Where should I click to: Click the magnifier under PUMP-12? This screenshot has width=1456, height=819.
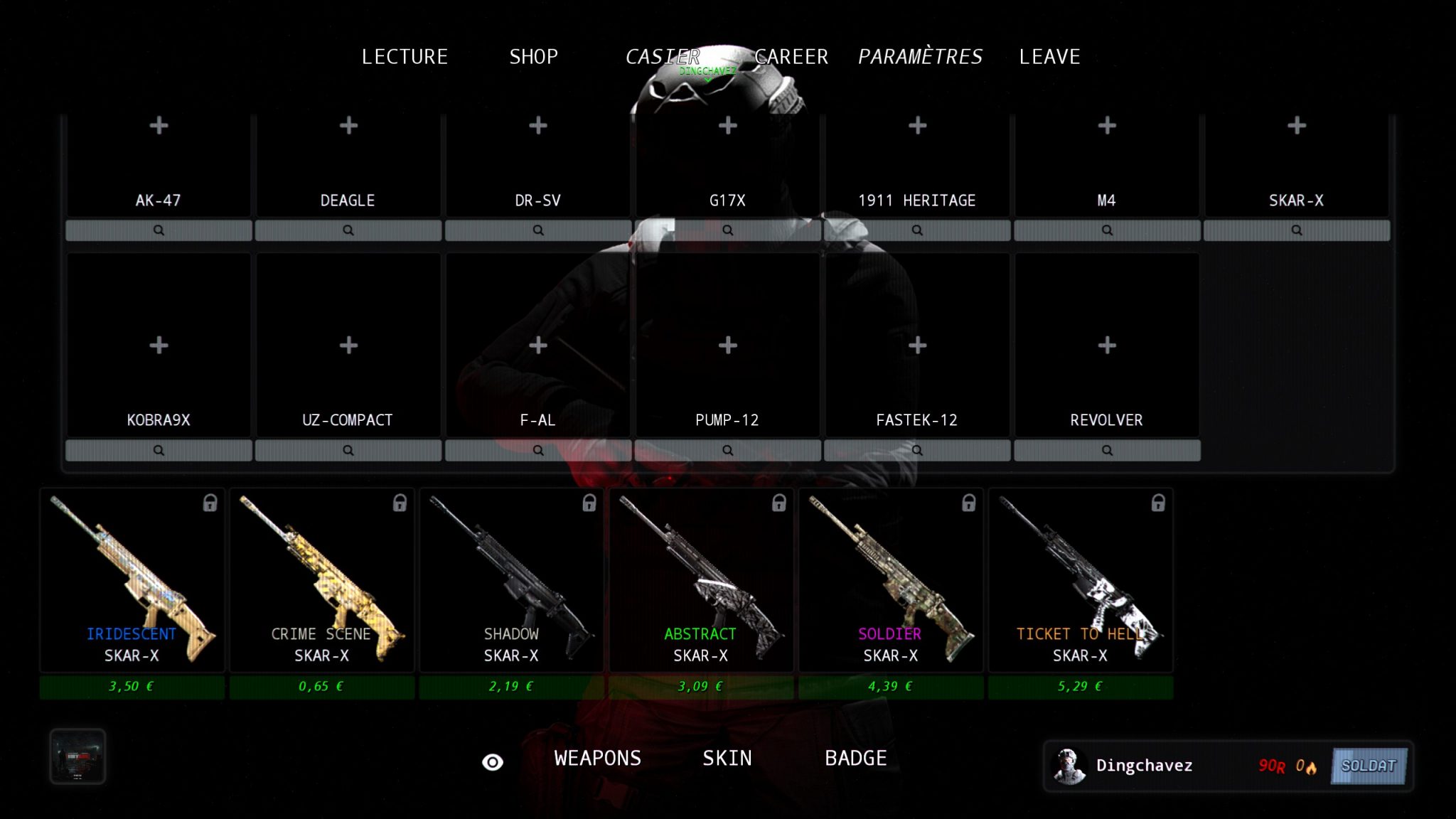[x=727, y=451]
